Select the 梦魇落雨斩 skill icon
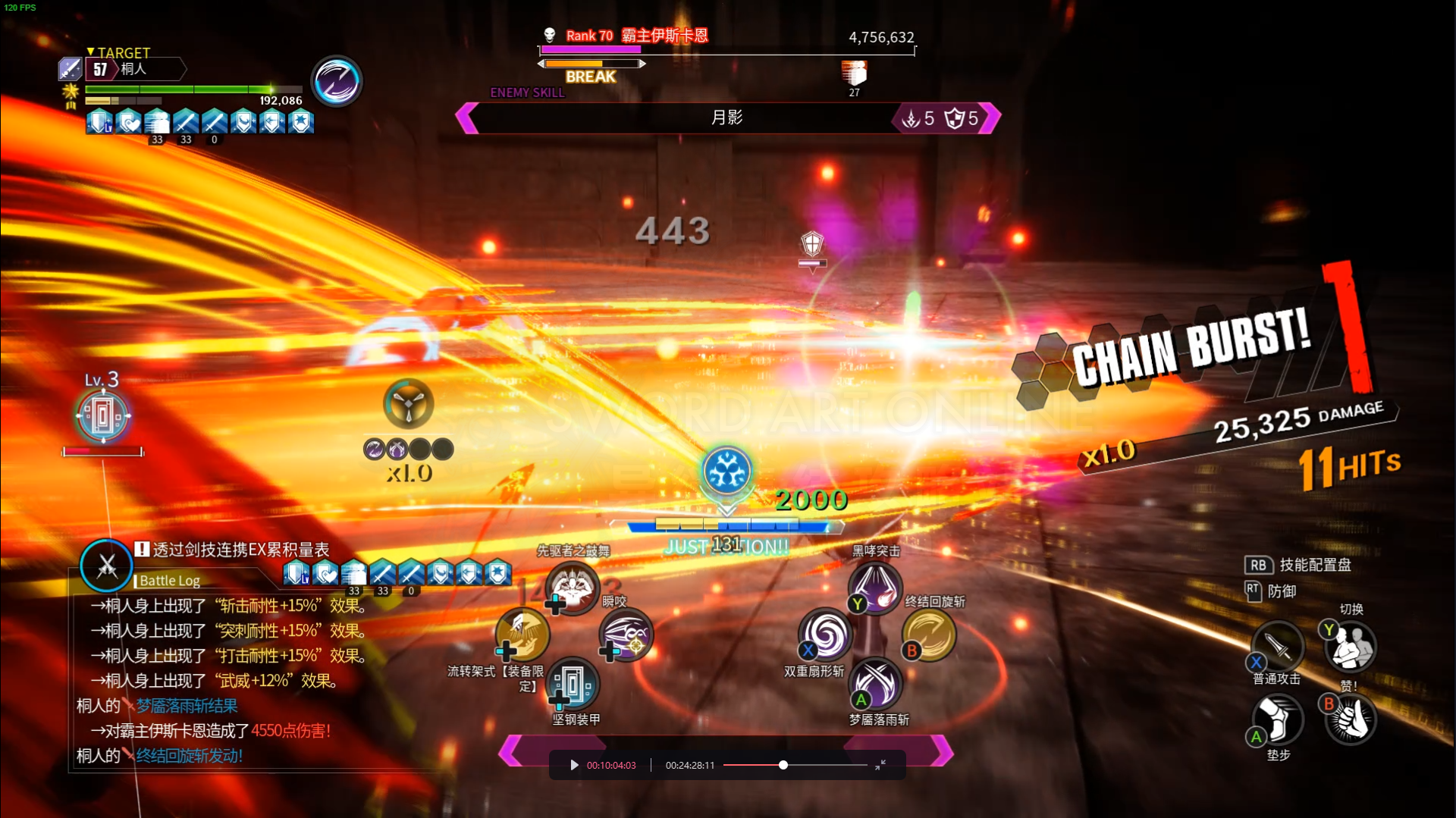The height and width of the screenshot is (818, 1456). click(876, 684)
